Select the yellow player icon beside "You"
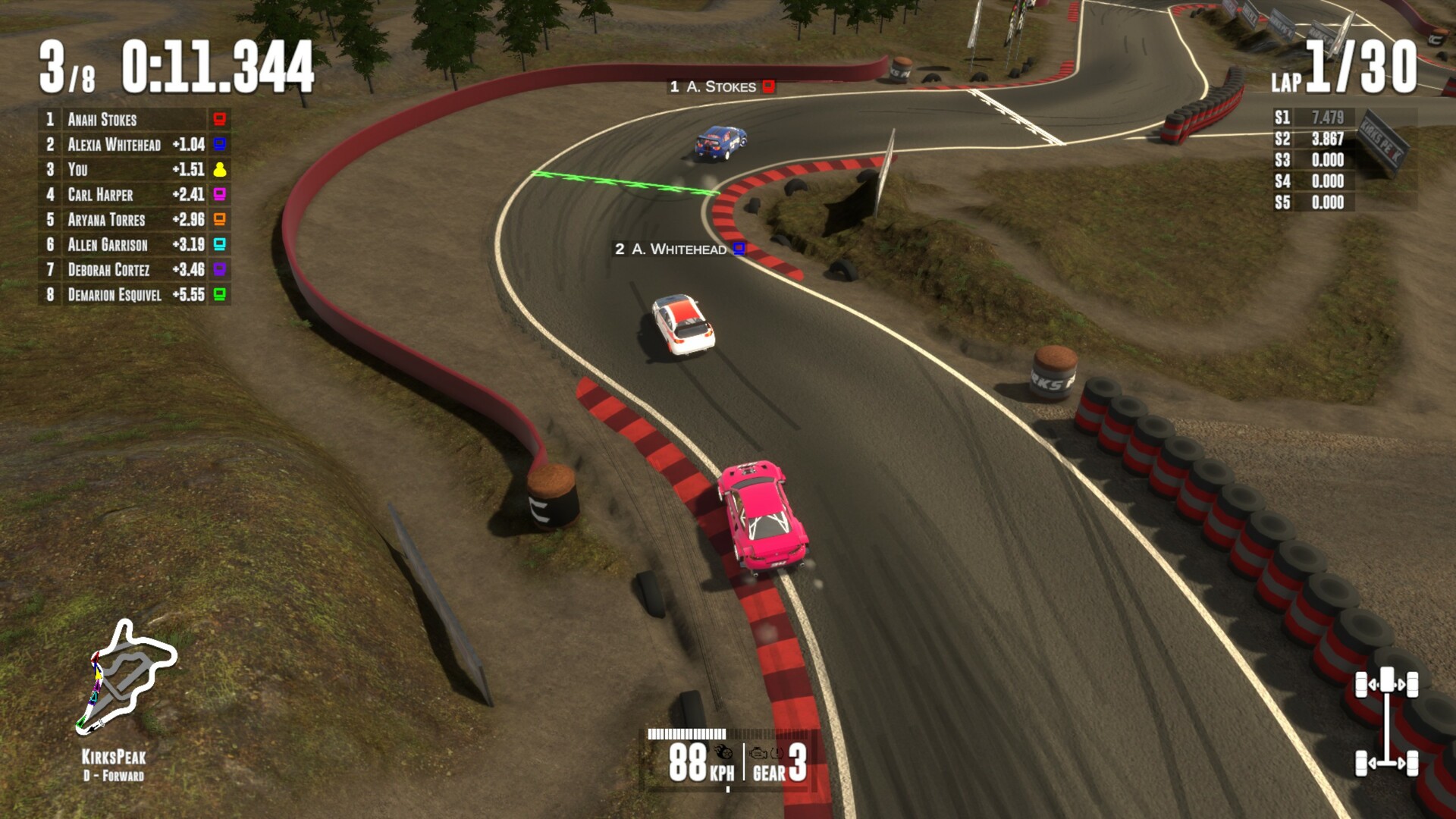The width and height of the screenshot is (1456, 819). point(218,171)
